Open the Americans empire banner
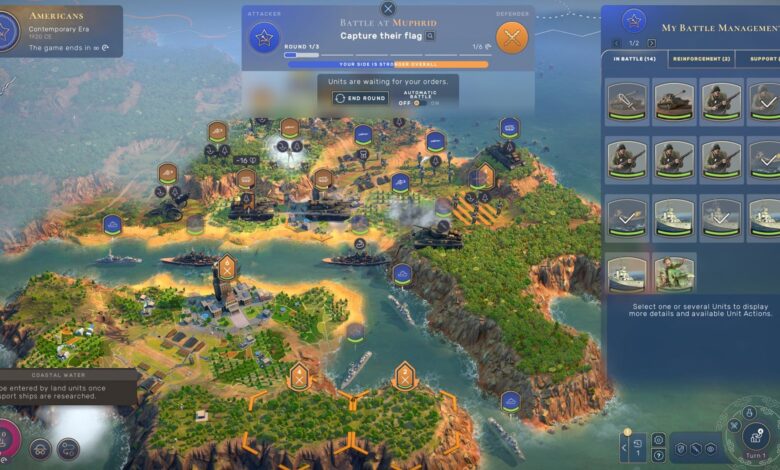 pos(60,31)
